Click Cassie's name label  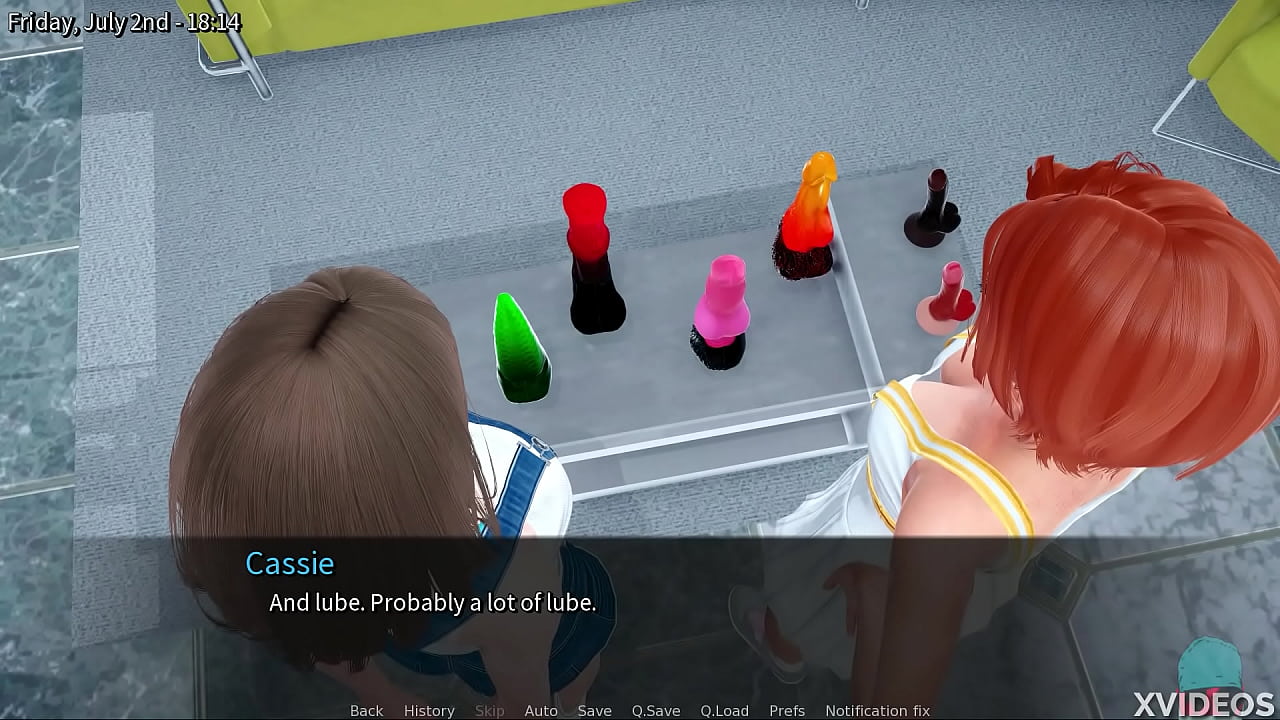point(290,563)
